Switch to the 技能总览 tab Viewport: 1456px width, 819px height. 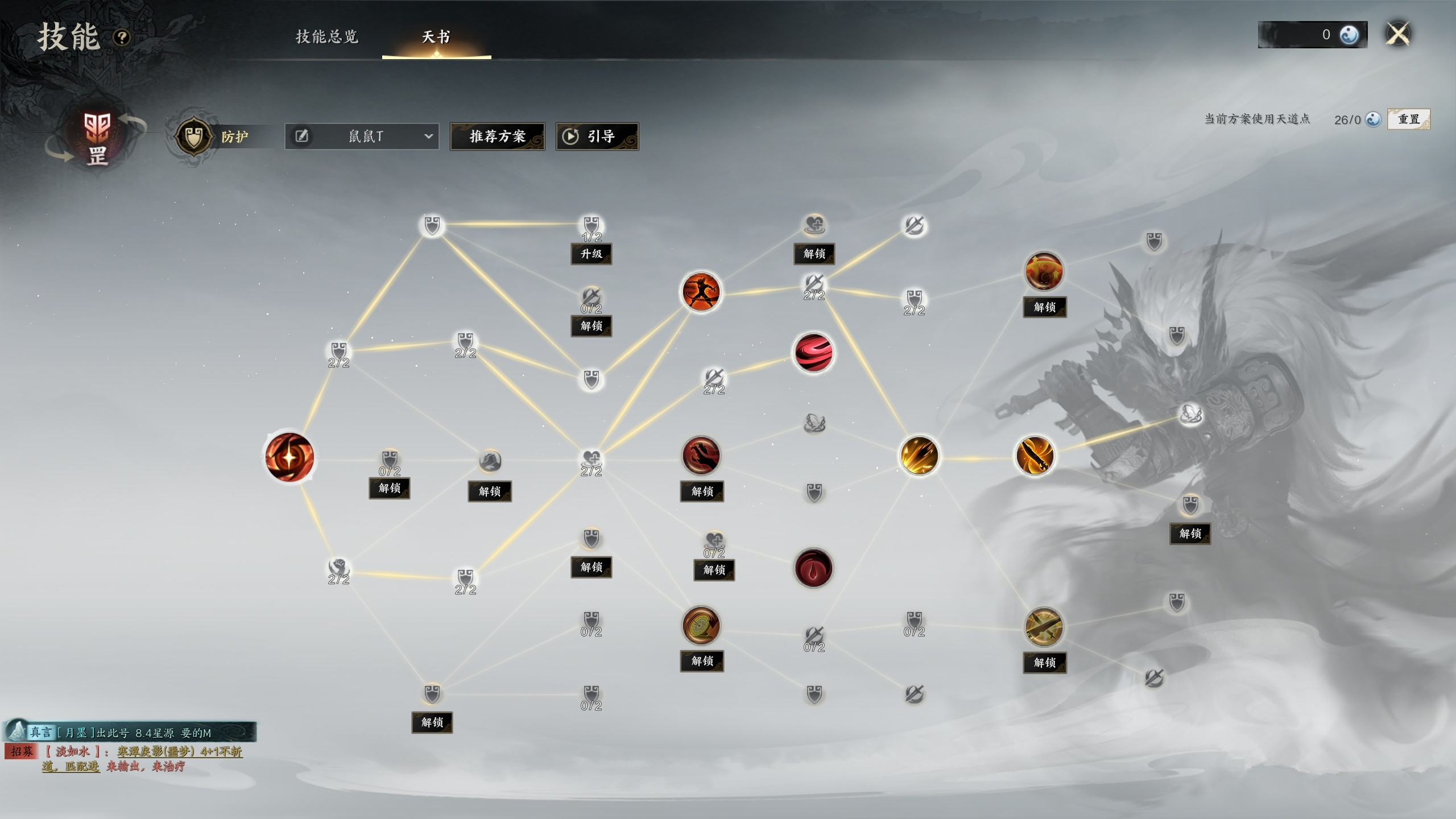click(x=327, y=37)
